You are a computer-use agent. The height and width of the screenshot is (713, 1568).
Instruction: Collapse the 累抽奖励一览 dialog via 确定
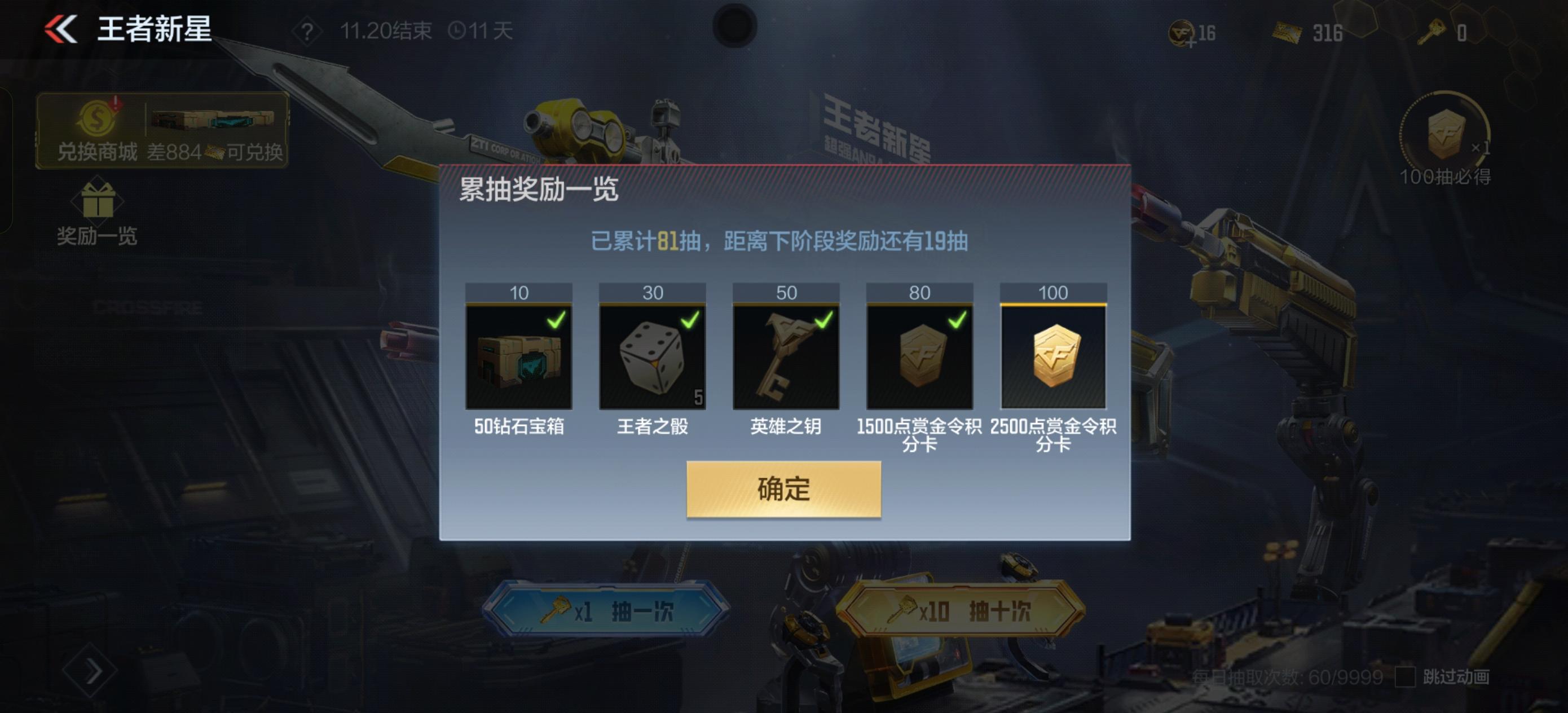coord(783,490)
